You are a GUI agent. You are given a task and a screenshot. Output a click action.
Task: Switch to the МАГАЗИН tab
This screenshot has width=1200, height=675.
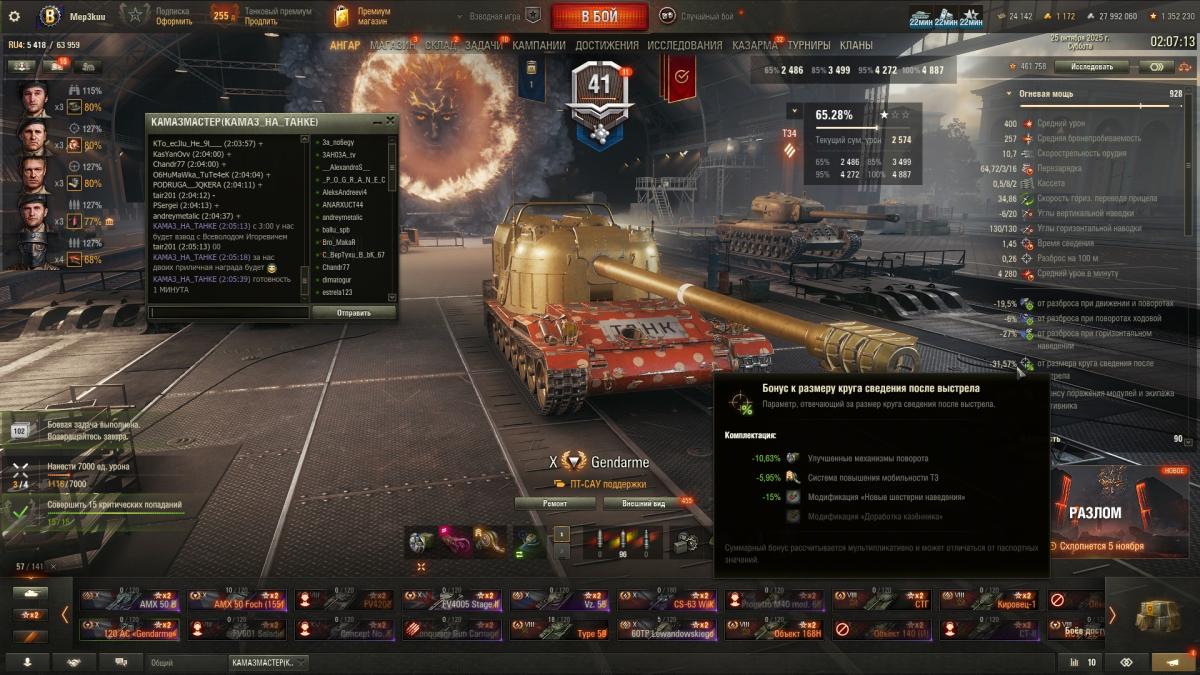[x=392, y=45]
